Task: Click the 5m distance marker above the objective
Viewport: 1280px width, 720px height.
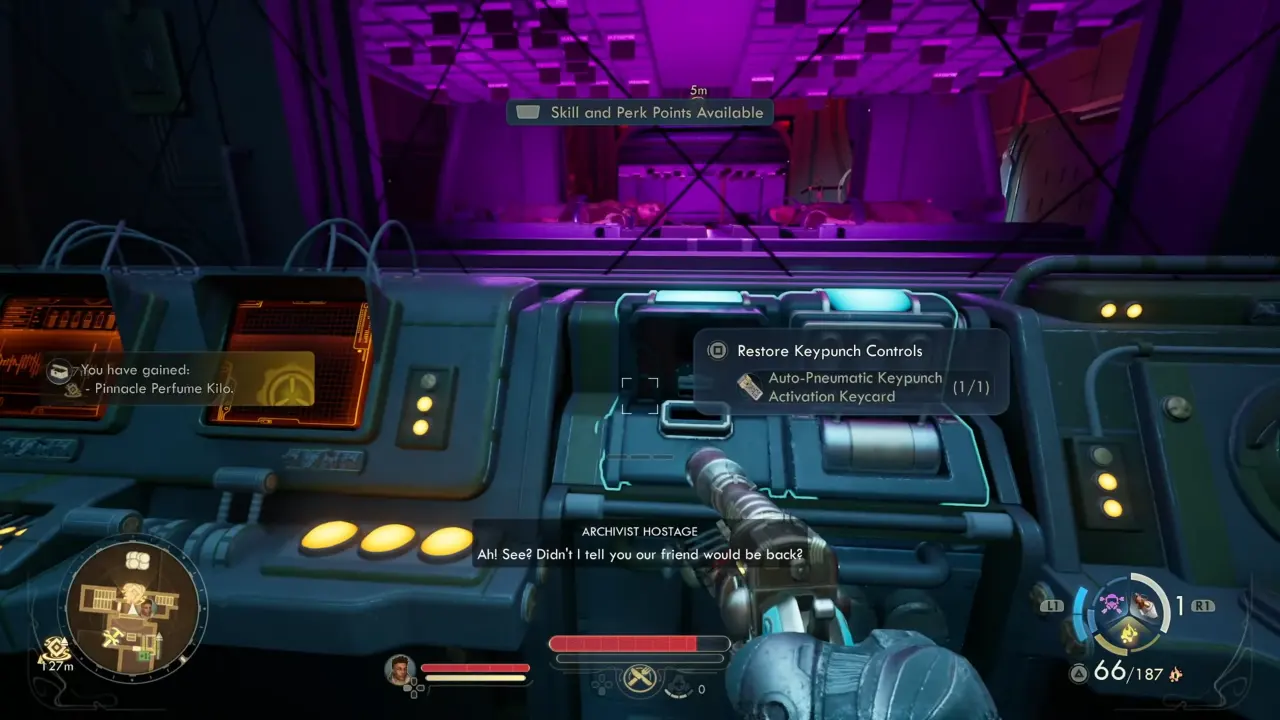Action: pyautogui.click(x=698, y=90)
